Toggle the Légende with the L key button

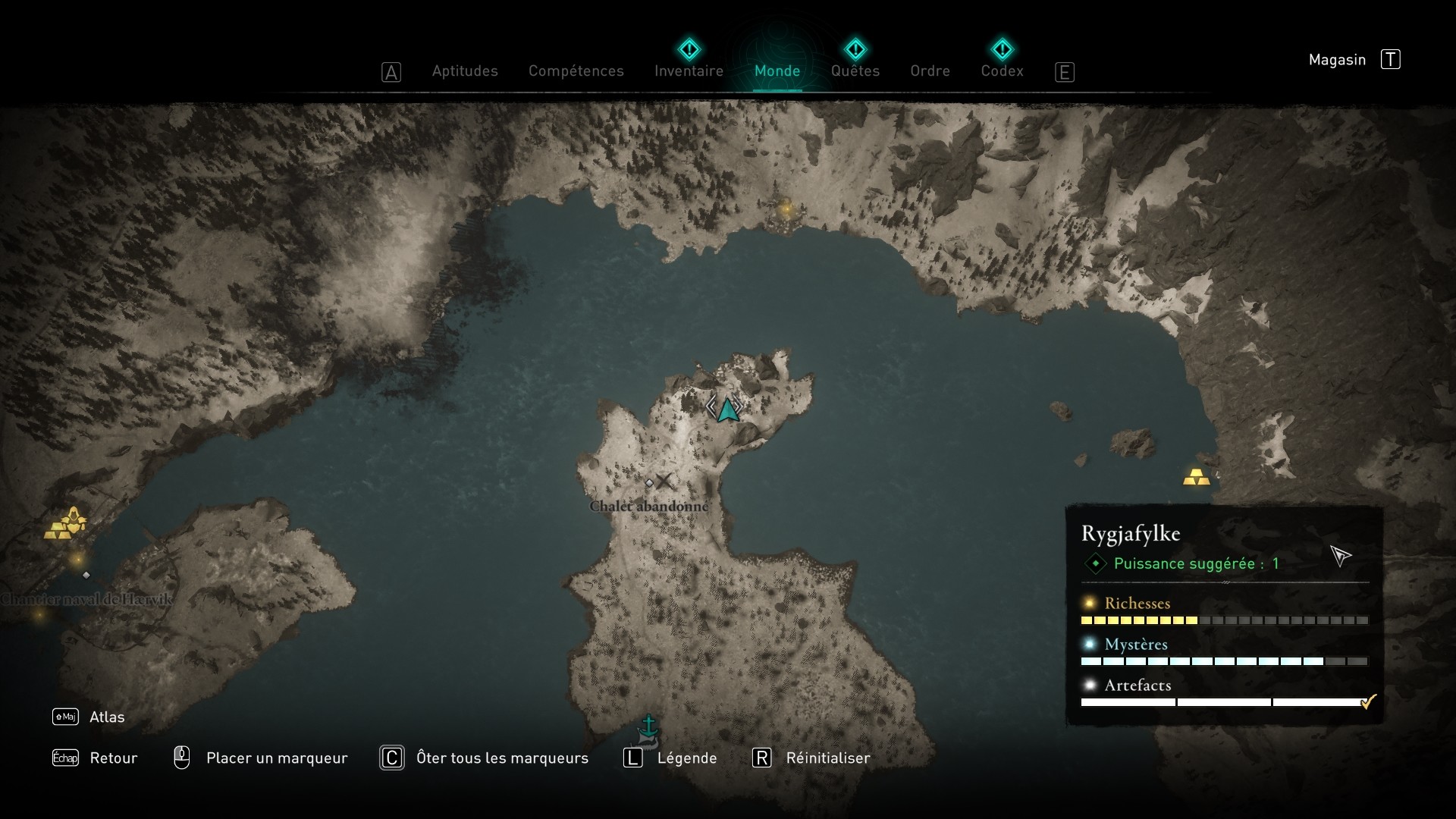click(x=632, y=758)
